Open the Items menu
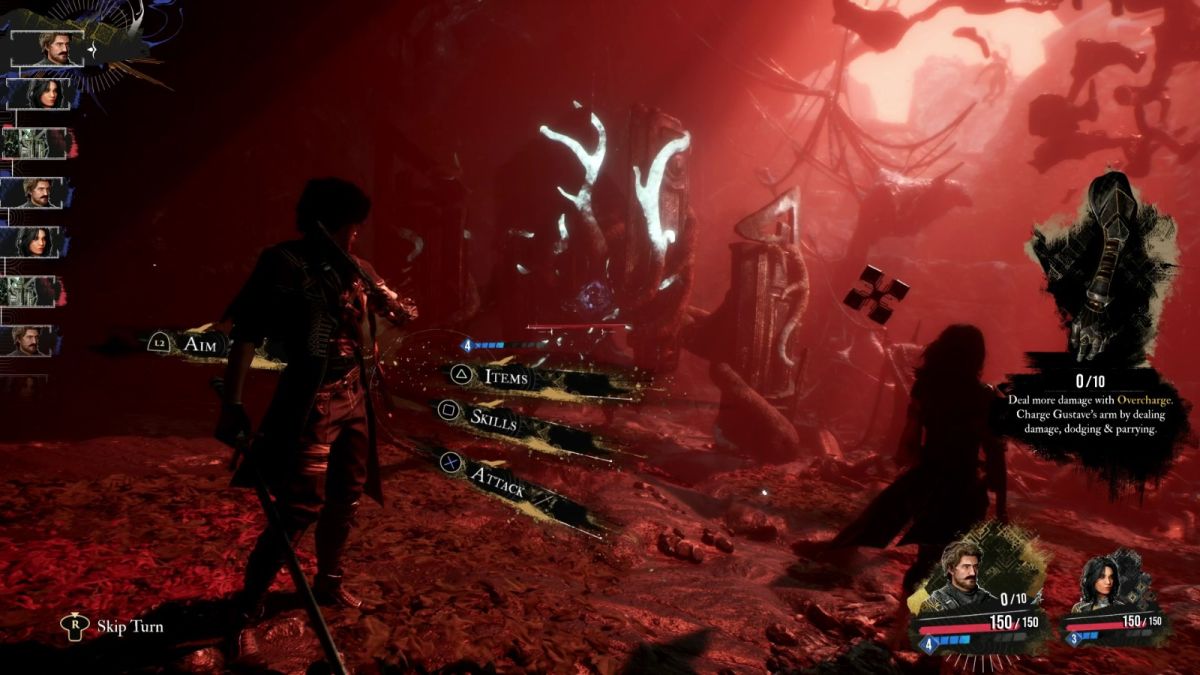This screenshot has width=1200, height=675. (505, 377)
